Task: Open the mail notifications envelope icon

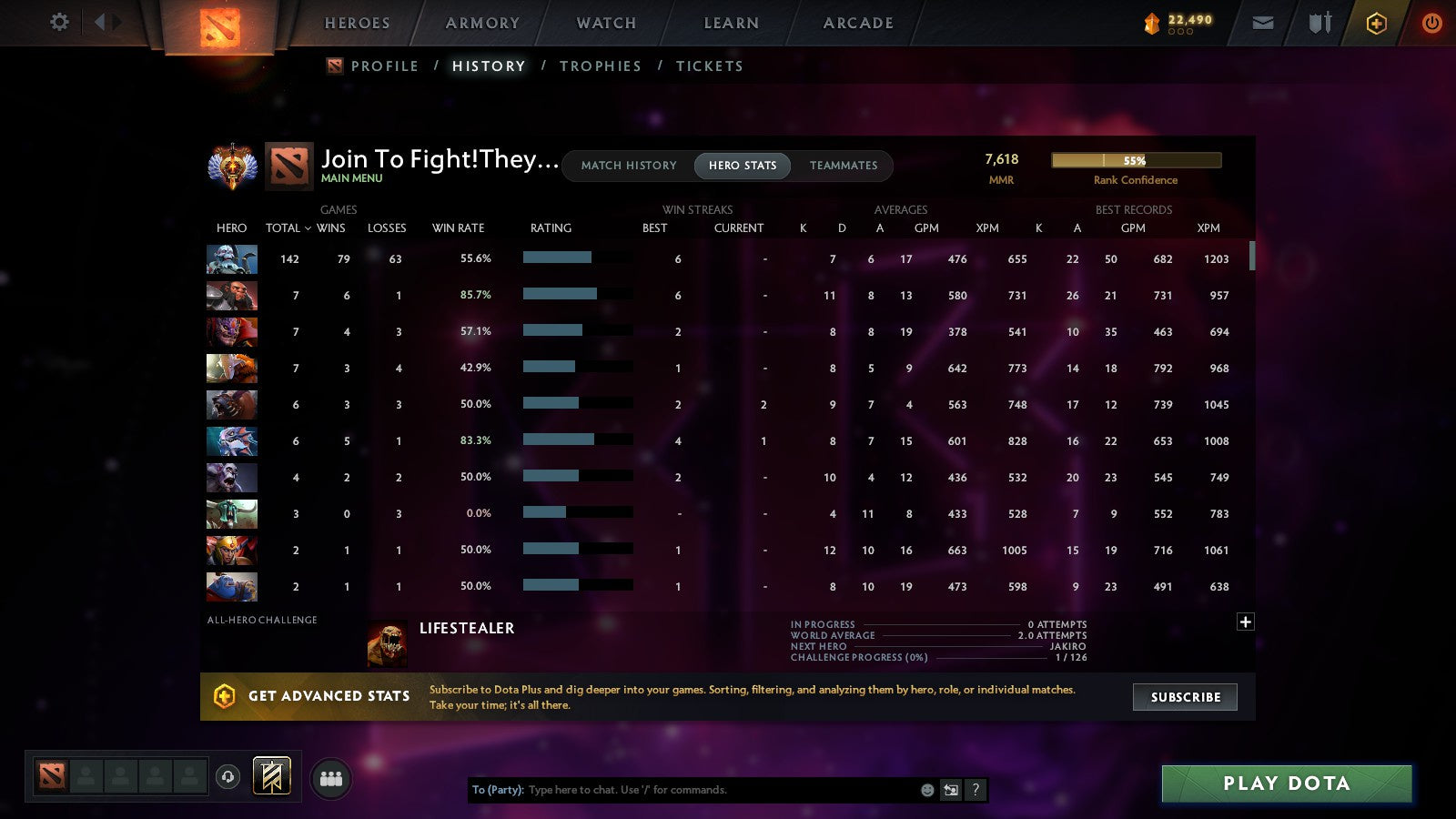Action: point(1262,23)
